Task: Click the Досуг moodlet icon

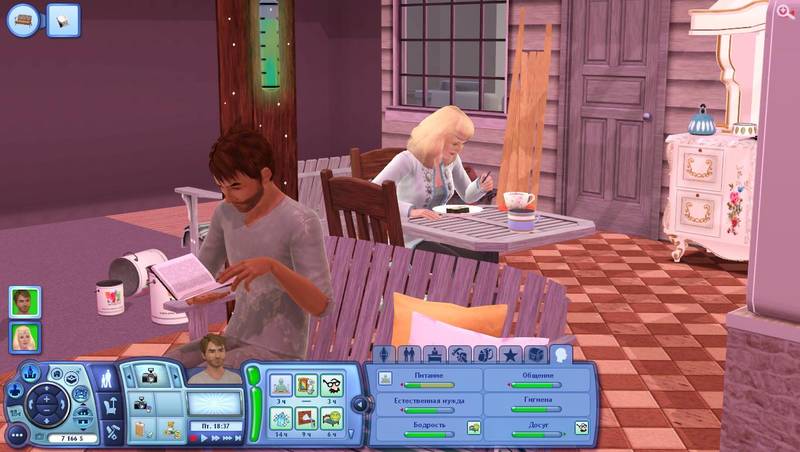Action: (x=581, y=428)
